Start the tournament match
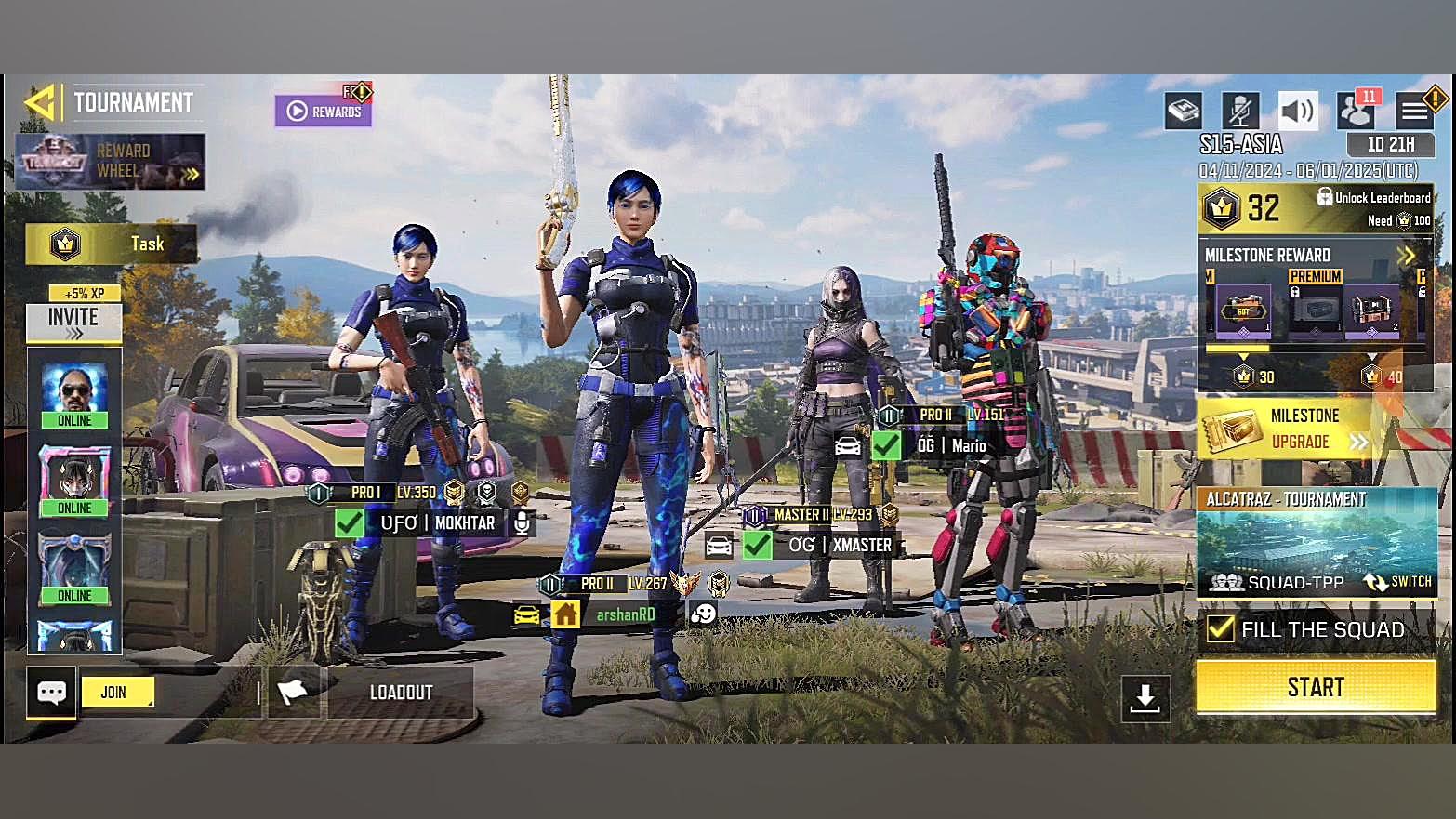1456x819 pixels. point(1315,687)
